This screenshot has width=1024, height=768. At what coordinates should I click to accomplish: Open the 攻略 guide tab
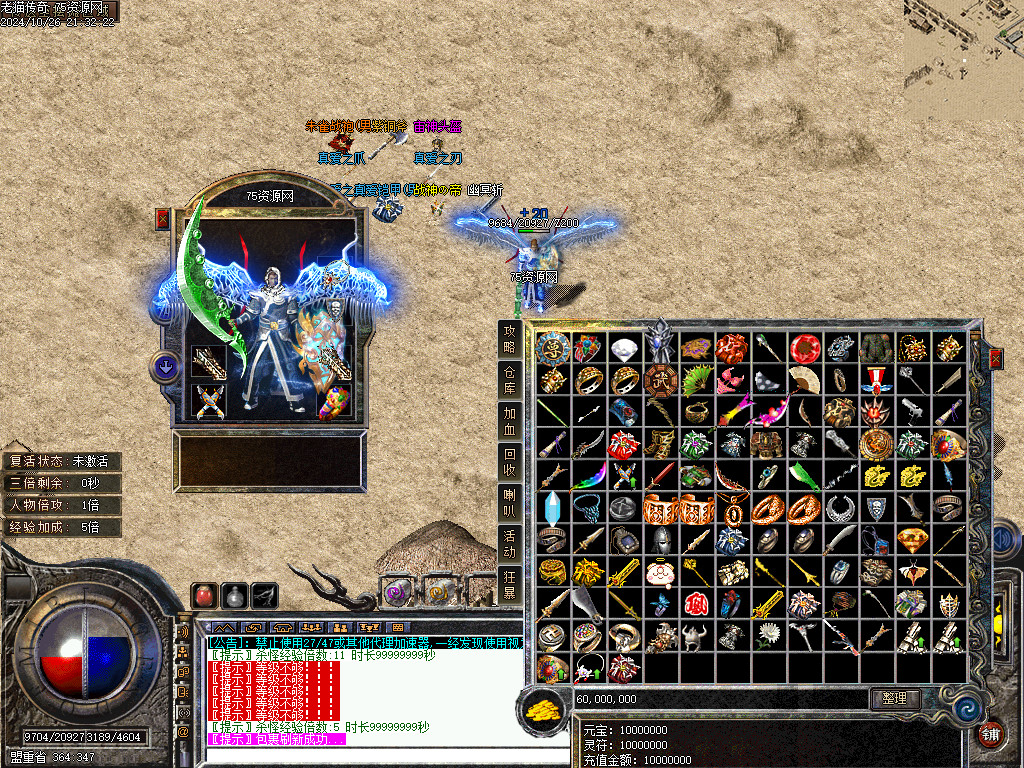point(510,339)
